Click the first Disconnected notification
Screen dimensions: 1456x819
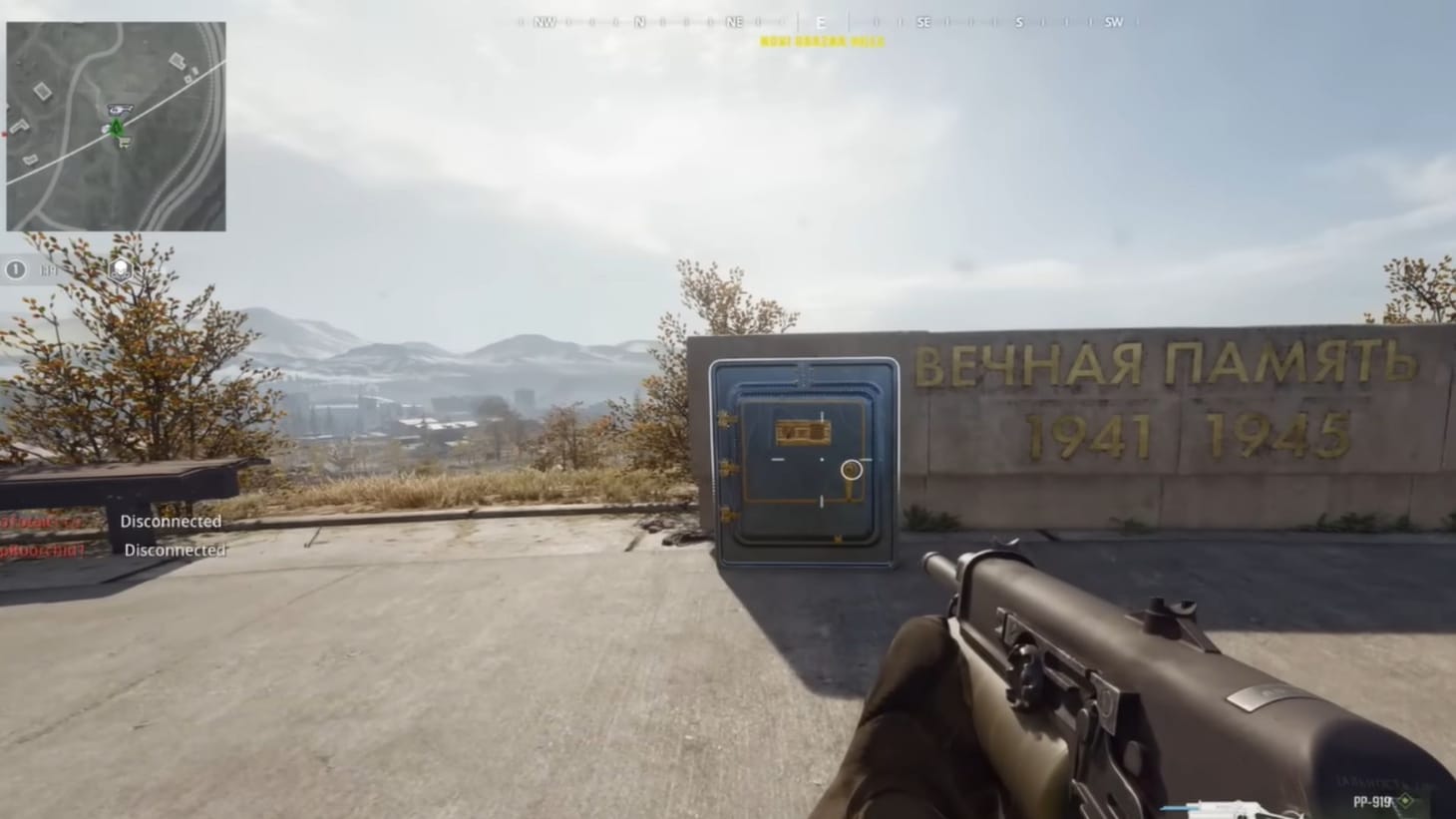coord(172,521)
